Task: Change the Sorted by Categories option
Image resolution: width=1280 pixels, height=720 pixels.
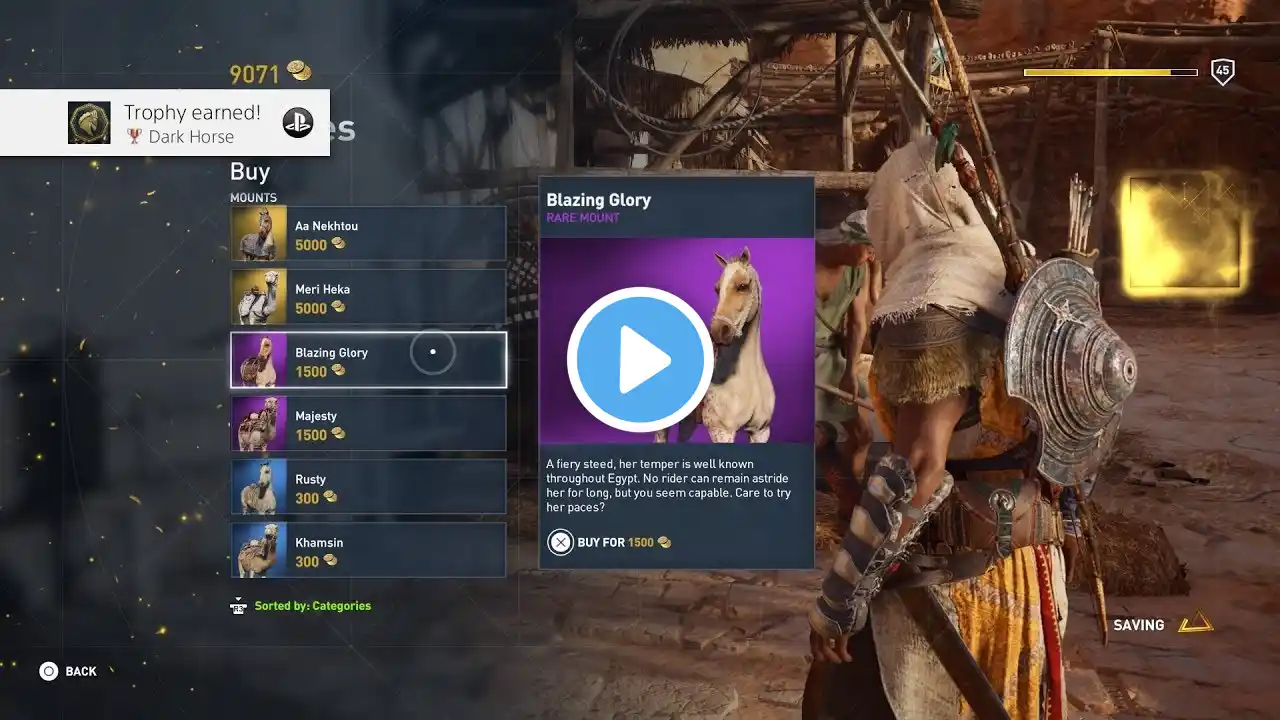Action: pos(301,606)
